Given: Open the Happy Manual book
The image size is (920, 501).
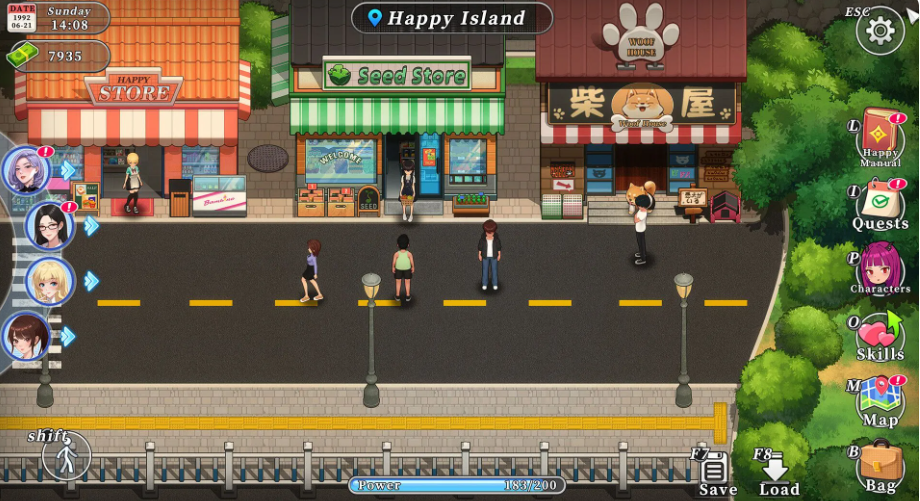Looking at the screenshot, I should point(880,136).
